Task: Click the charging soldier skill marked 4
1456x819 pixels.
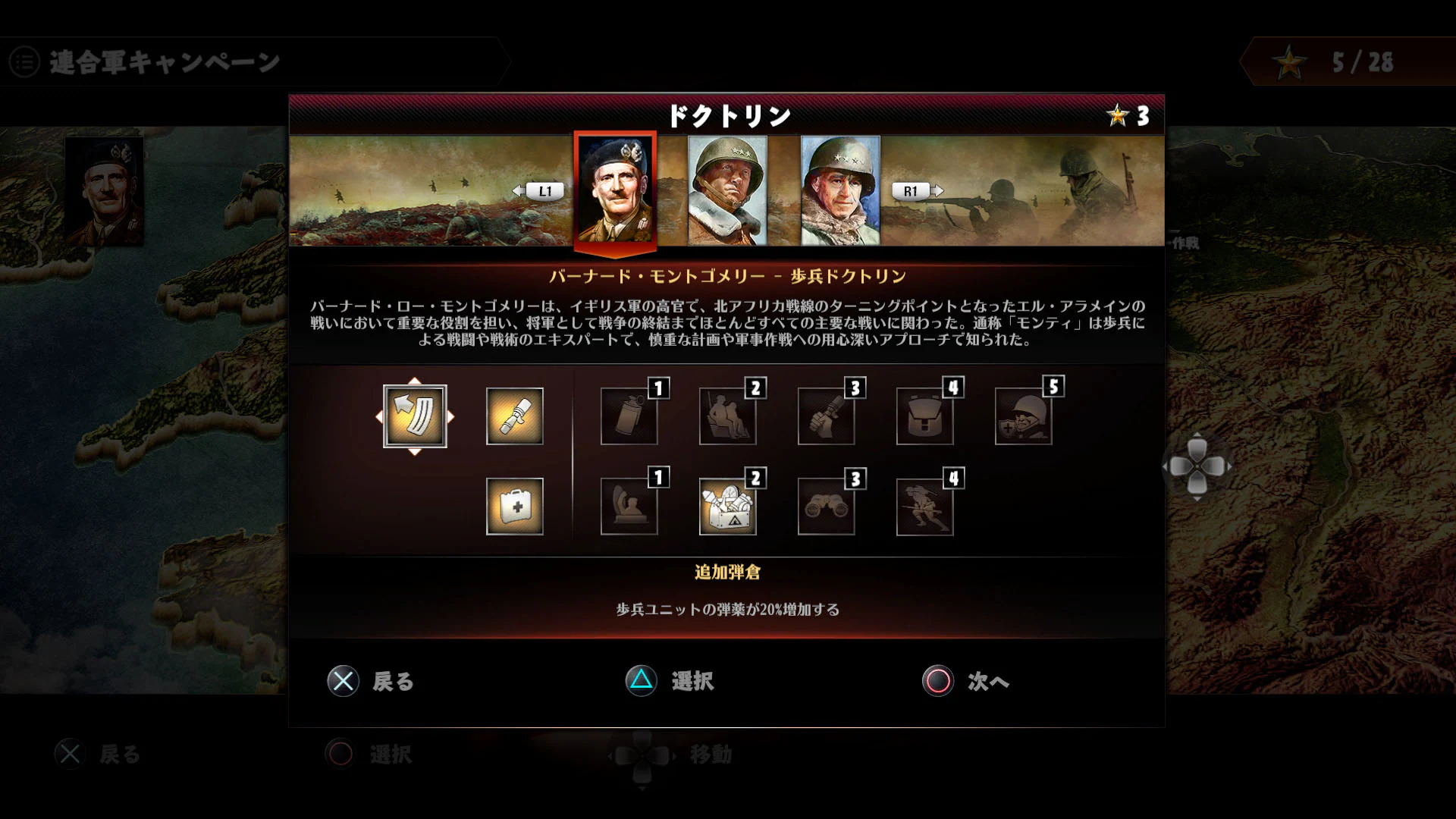Action: coord(925,507)
